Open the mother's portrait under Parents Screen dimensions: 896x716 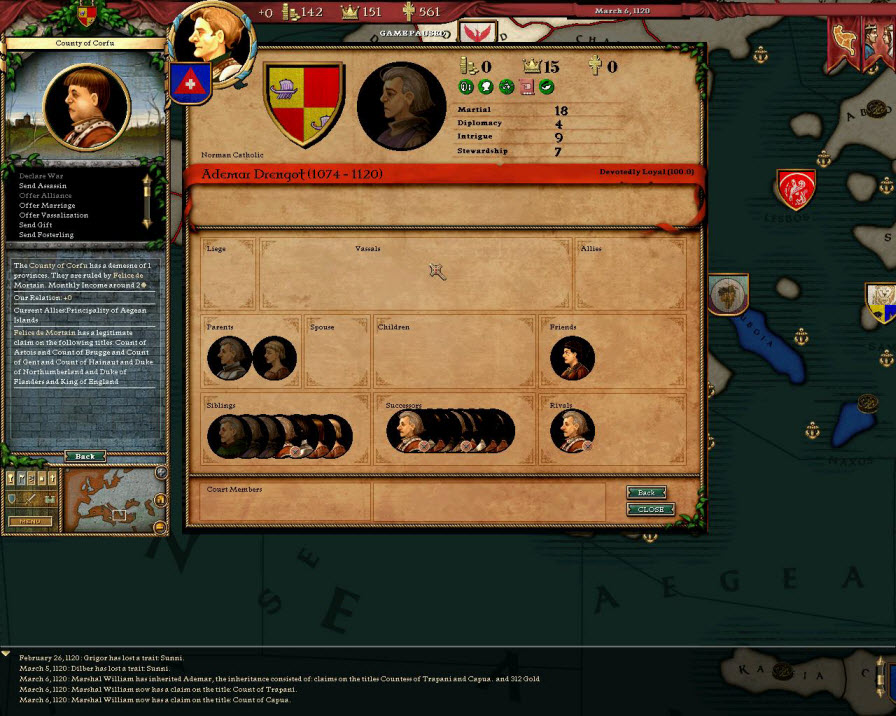pos(274,357)
